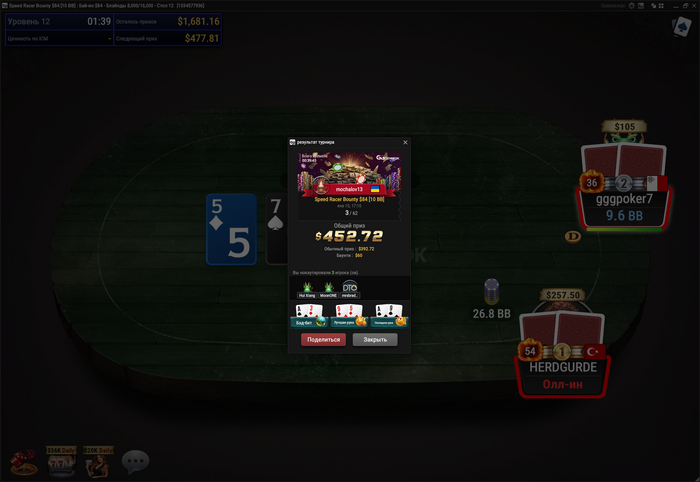Viewport: 700px width, 482px height.
Task: View the Лучшая рука hand thumbnail
Action: coord(349,316)
